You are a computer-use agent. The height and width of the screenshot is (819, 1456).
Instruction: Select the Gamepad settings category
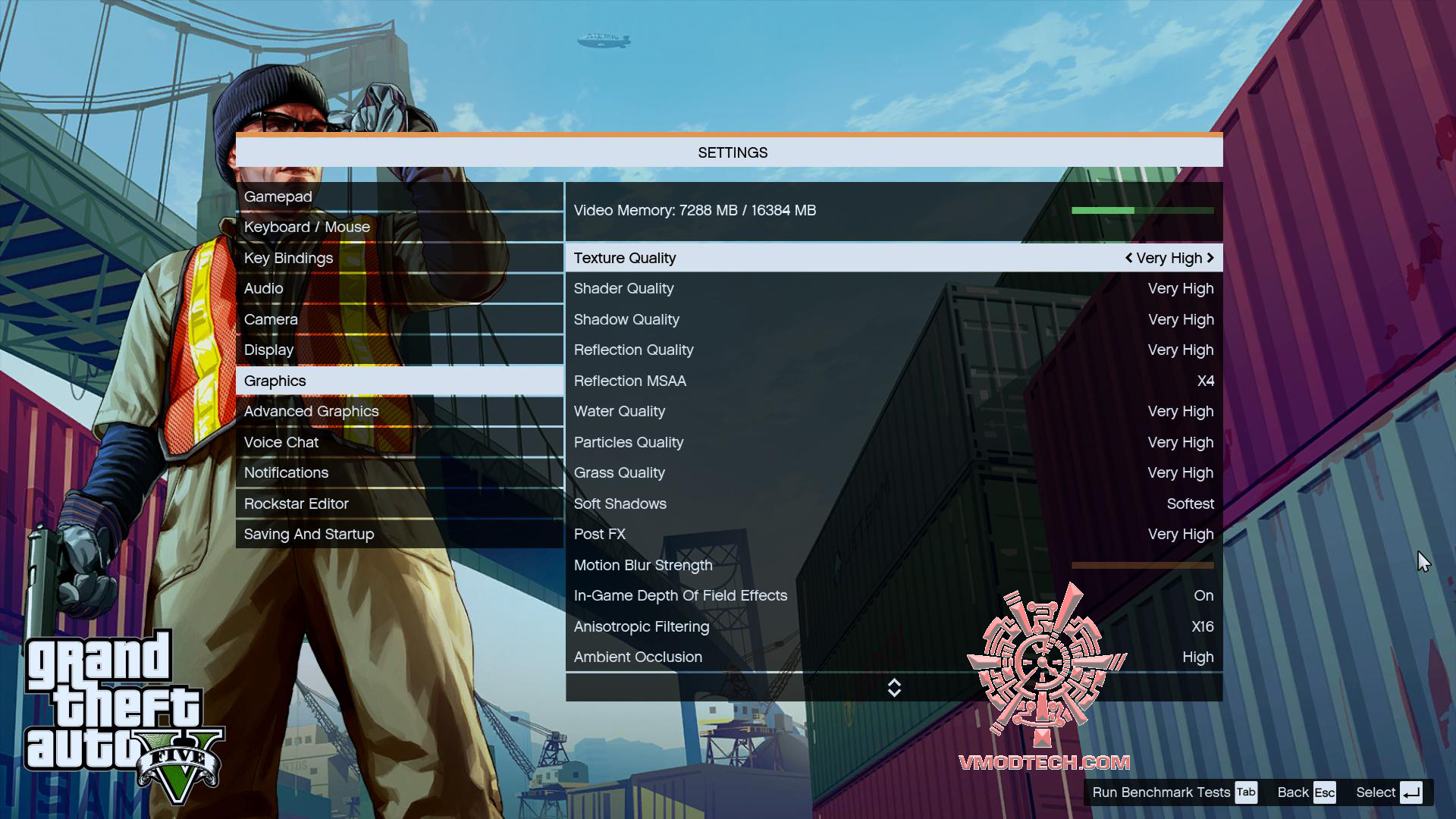(x=278, y=196)
